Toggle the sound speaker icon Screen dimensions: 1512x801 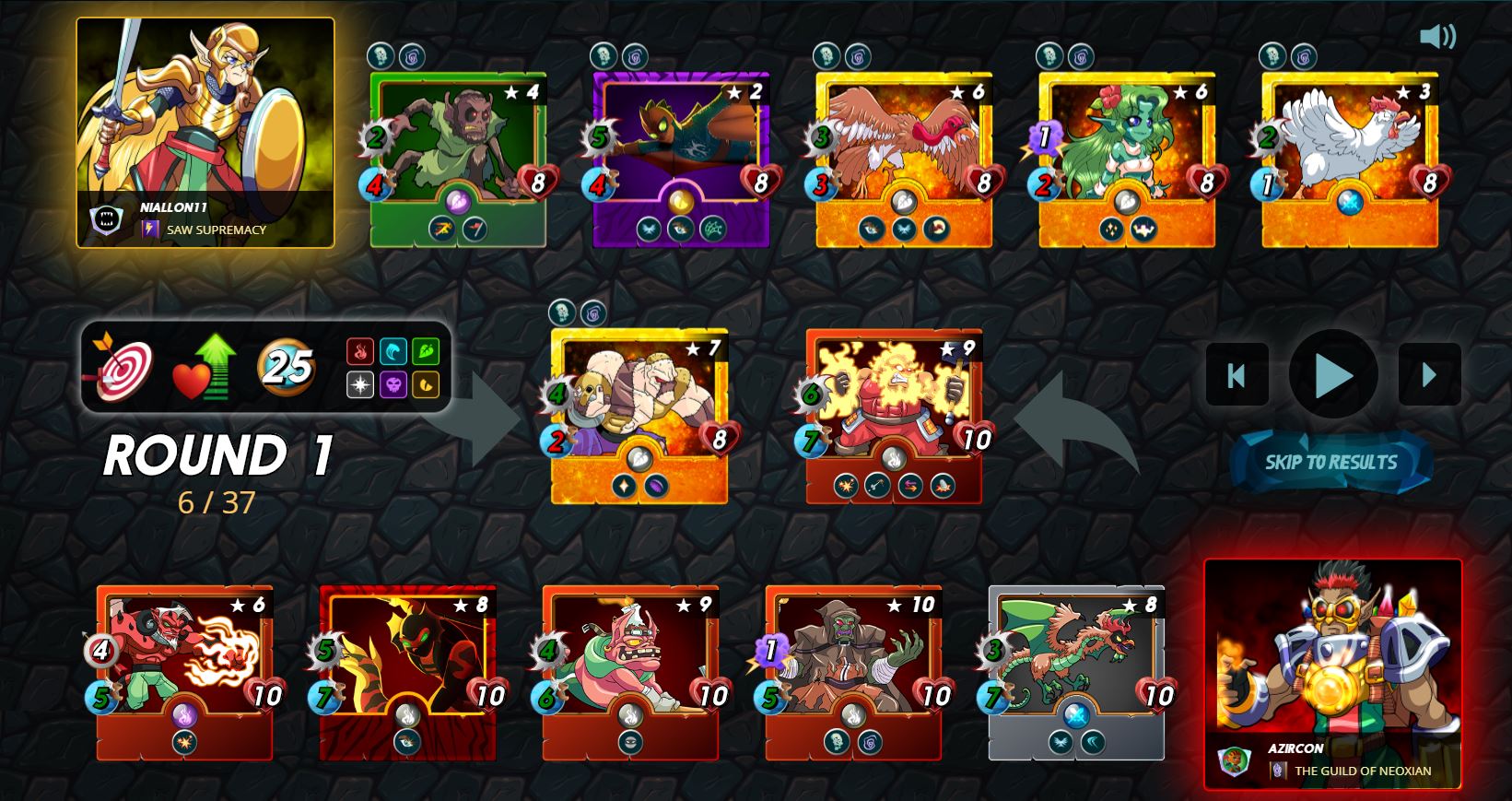1436,37
